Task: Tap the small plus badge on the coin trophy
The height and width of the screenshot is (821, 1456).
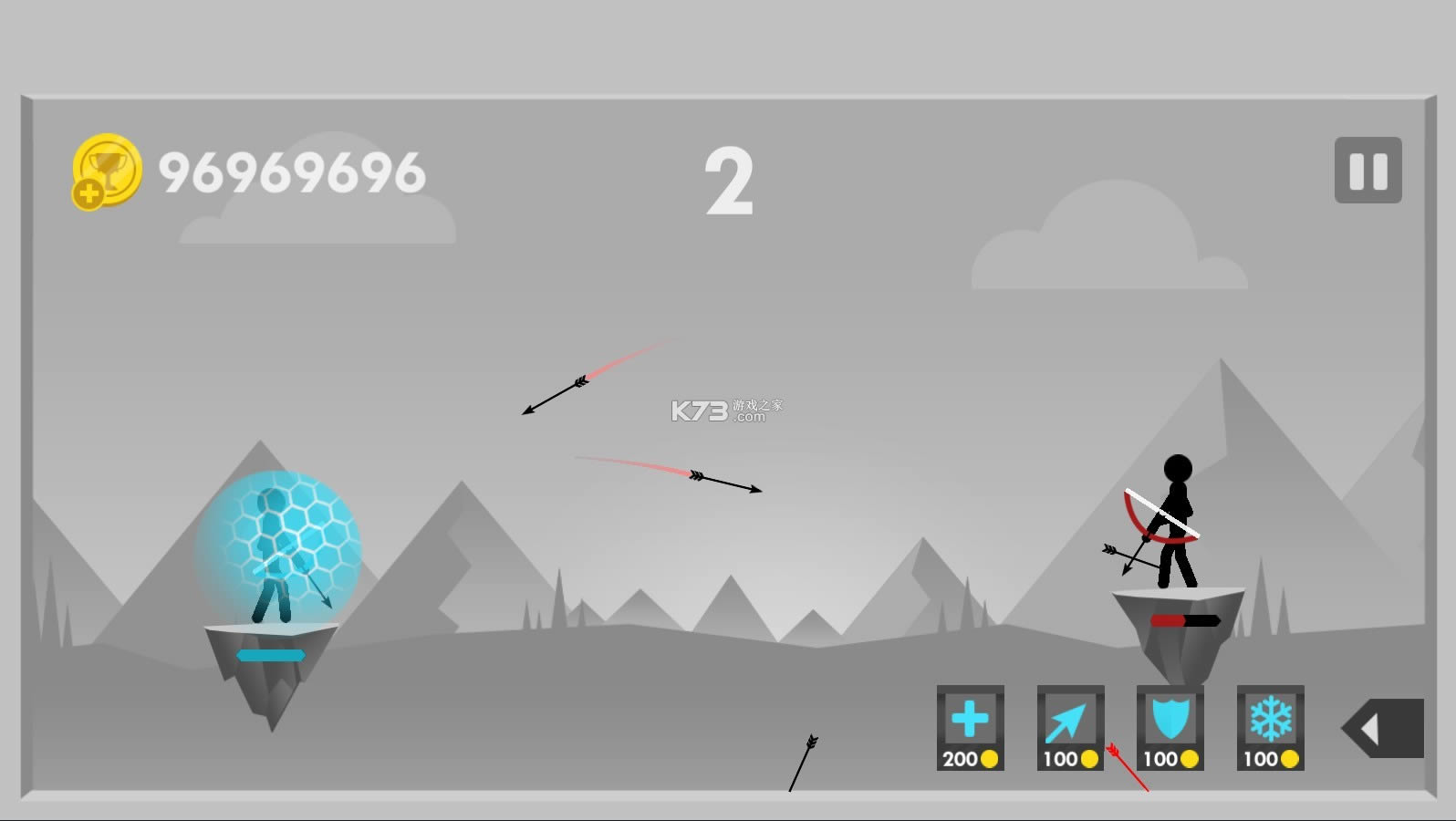Action: 87,193
